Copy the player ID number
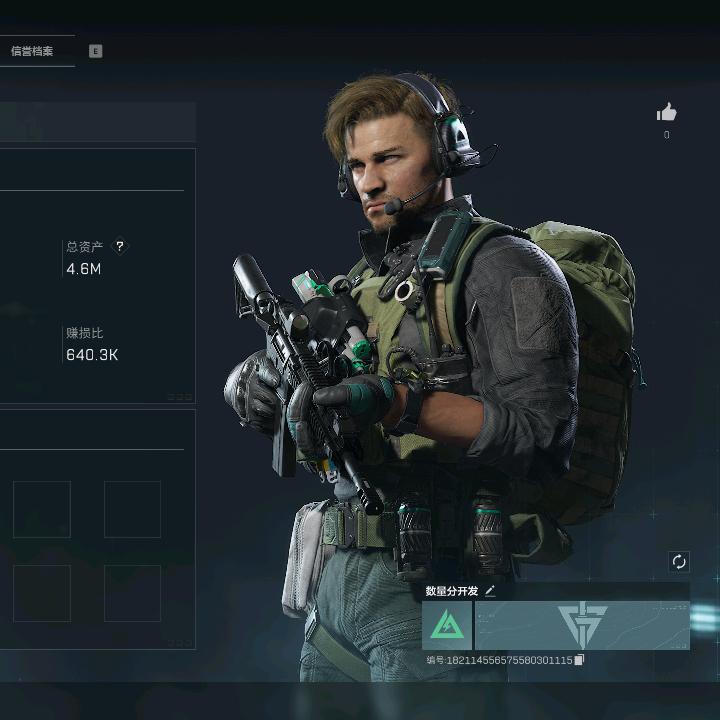This screenshot has height=720, width=720. (579, 660)
